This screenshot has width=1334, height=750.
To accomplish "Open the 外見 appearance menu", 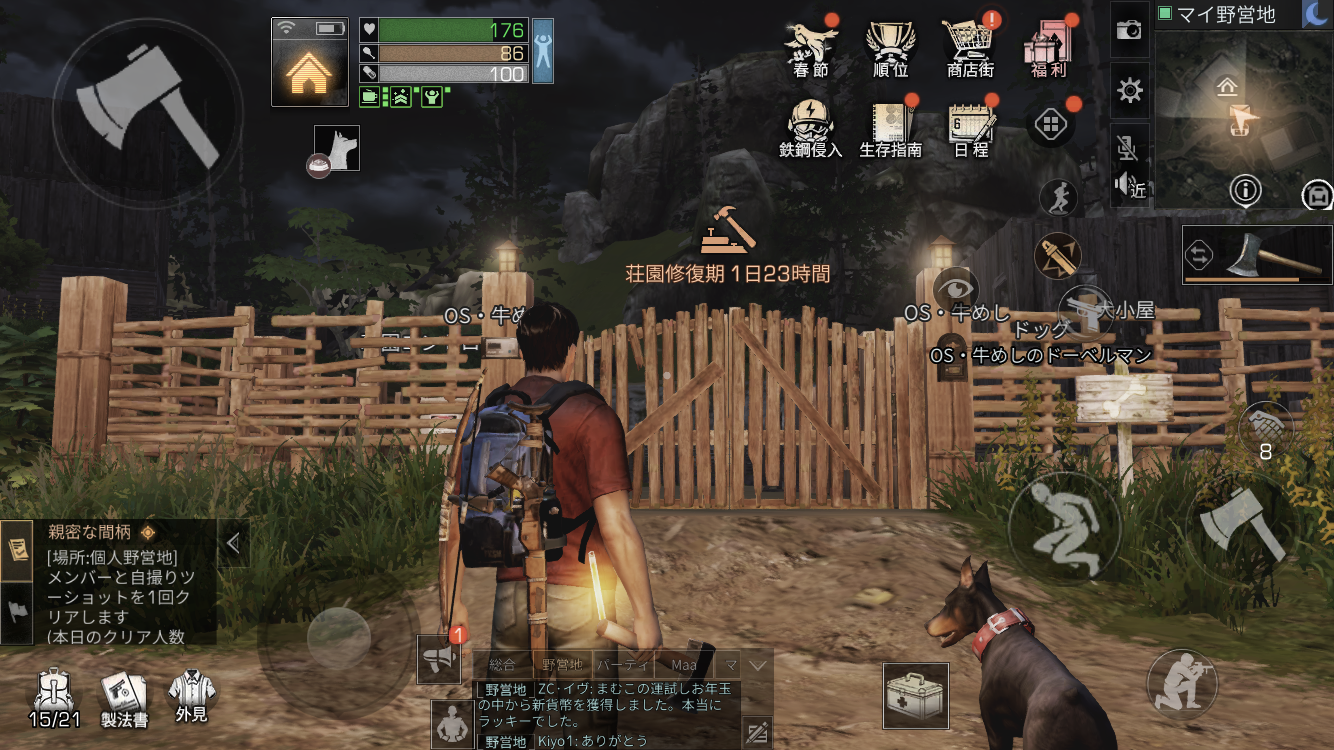I will tap(191, 697).
